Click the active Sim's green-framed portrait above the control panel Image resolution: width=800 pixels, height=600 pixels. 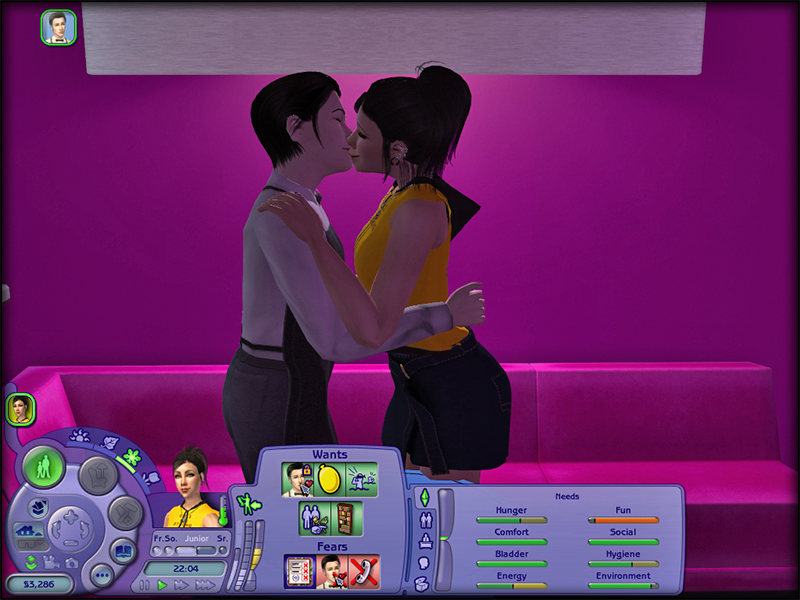tap(21, 408)
